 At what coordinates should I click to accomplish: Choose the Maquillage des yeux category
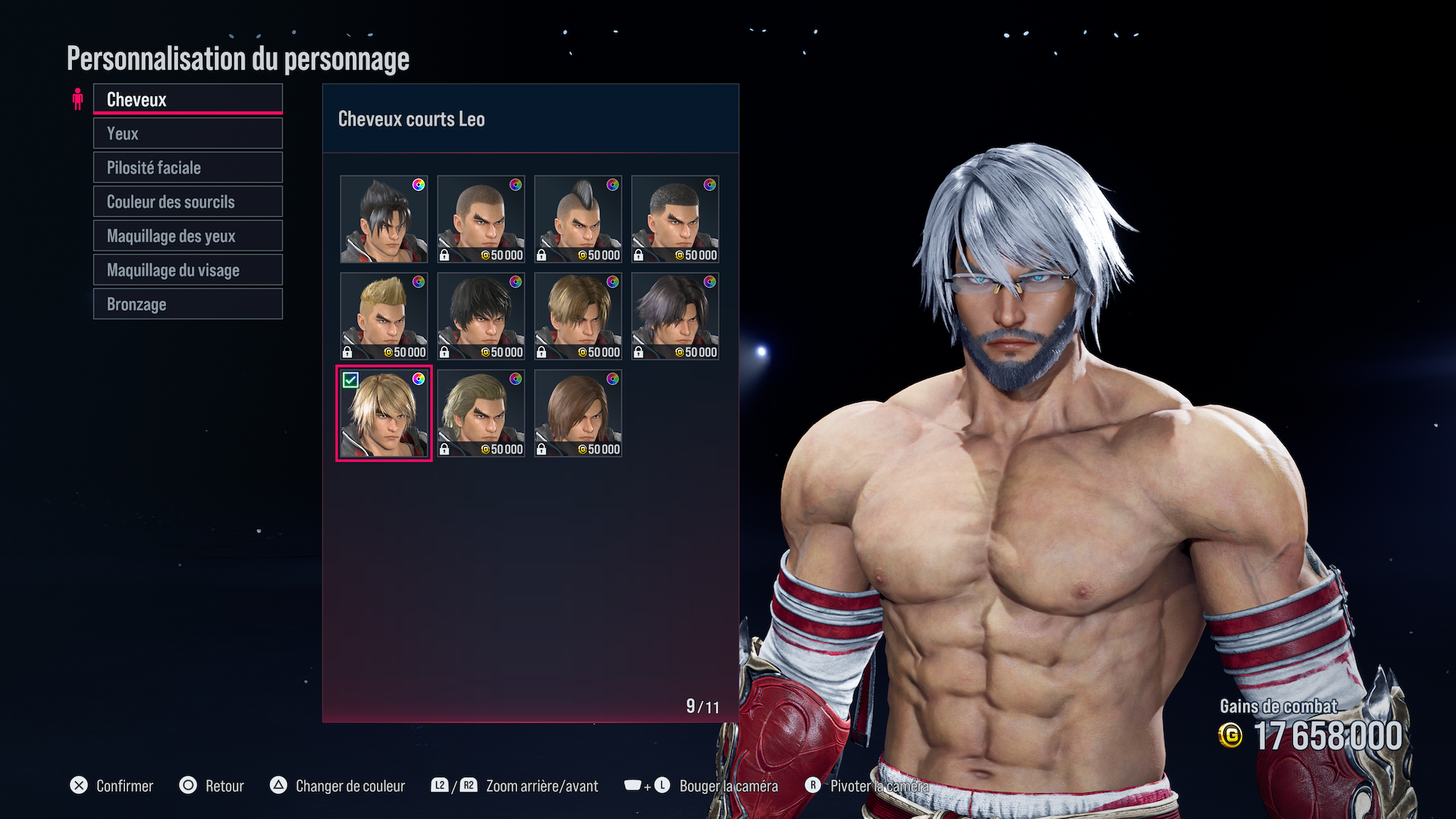tap(187, 236)
